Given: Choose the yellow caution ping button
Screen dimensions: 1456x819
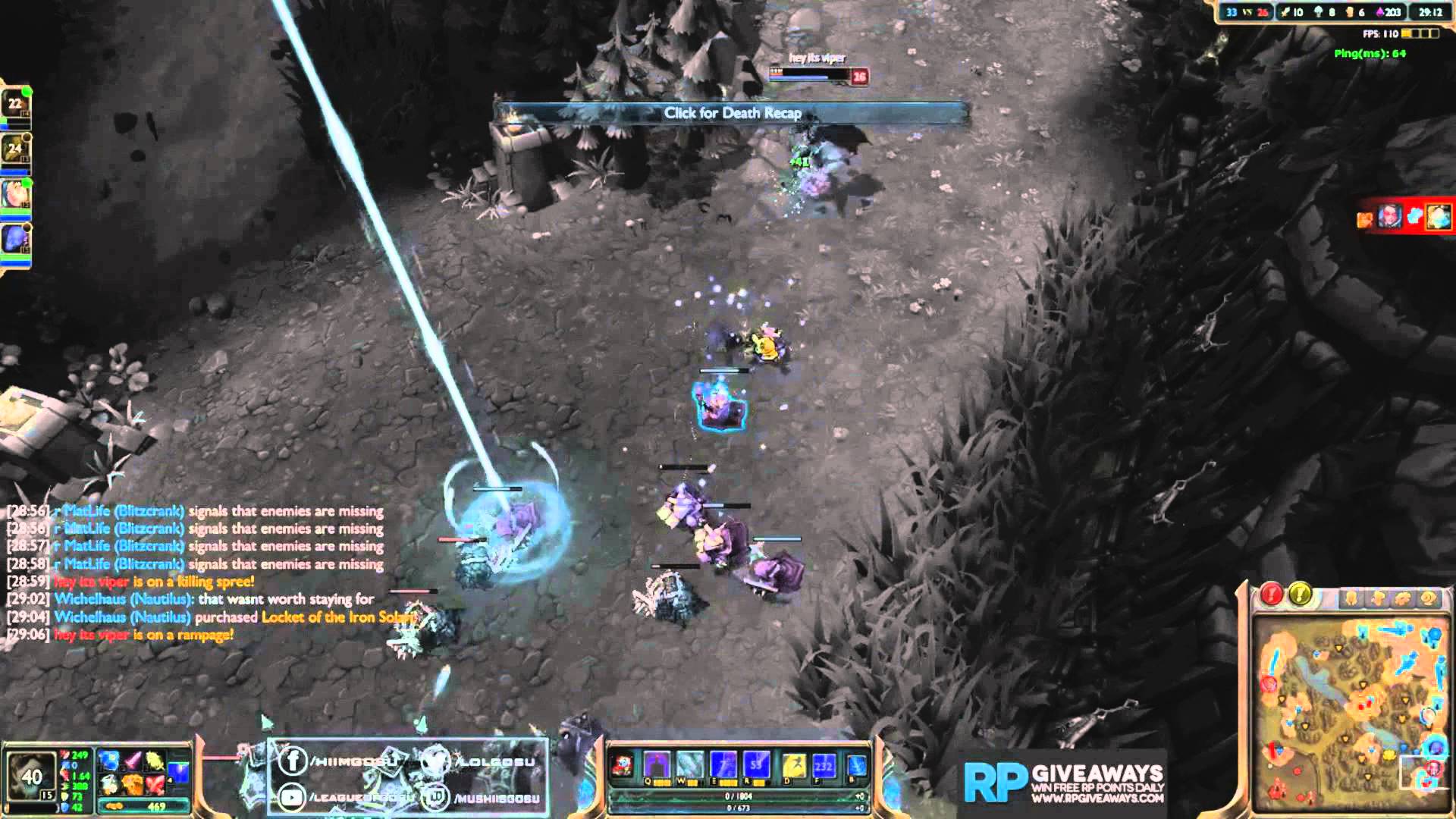Looking at the screenshot, I should [x=1300, y=595].
